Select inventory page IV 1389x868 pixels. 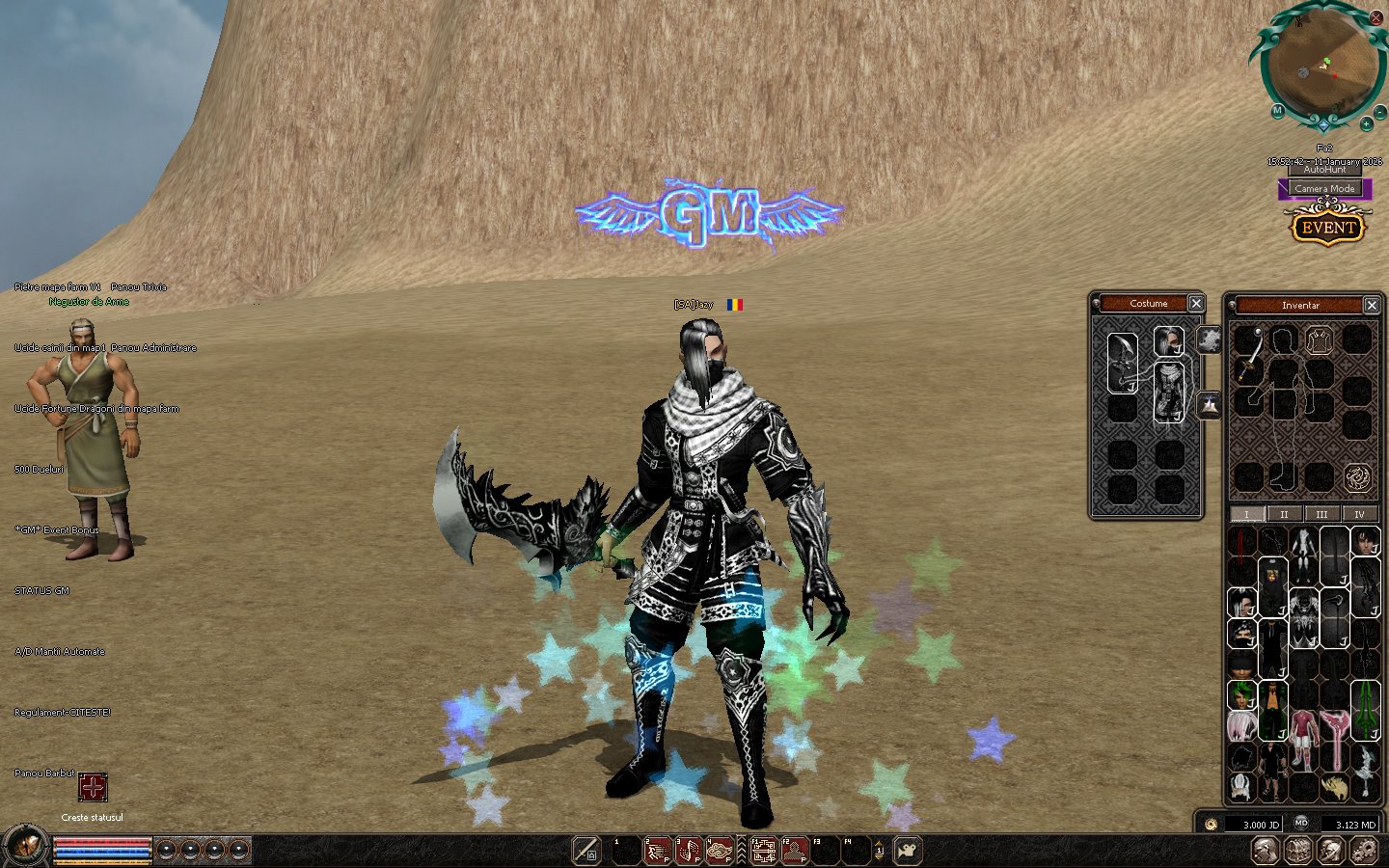tap(1359, 514)
